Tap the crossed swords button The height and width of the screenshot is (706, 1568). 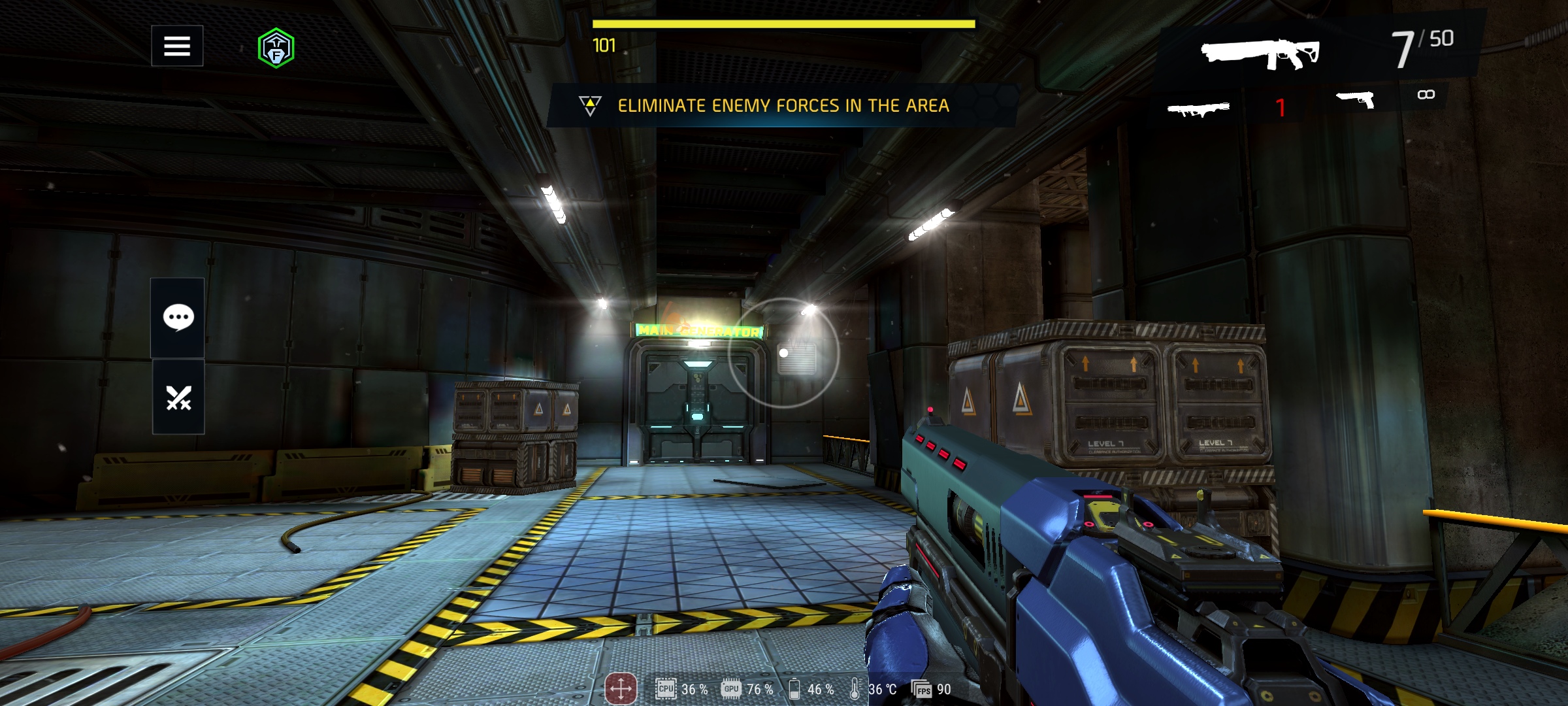pos(178,397)
